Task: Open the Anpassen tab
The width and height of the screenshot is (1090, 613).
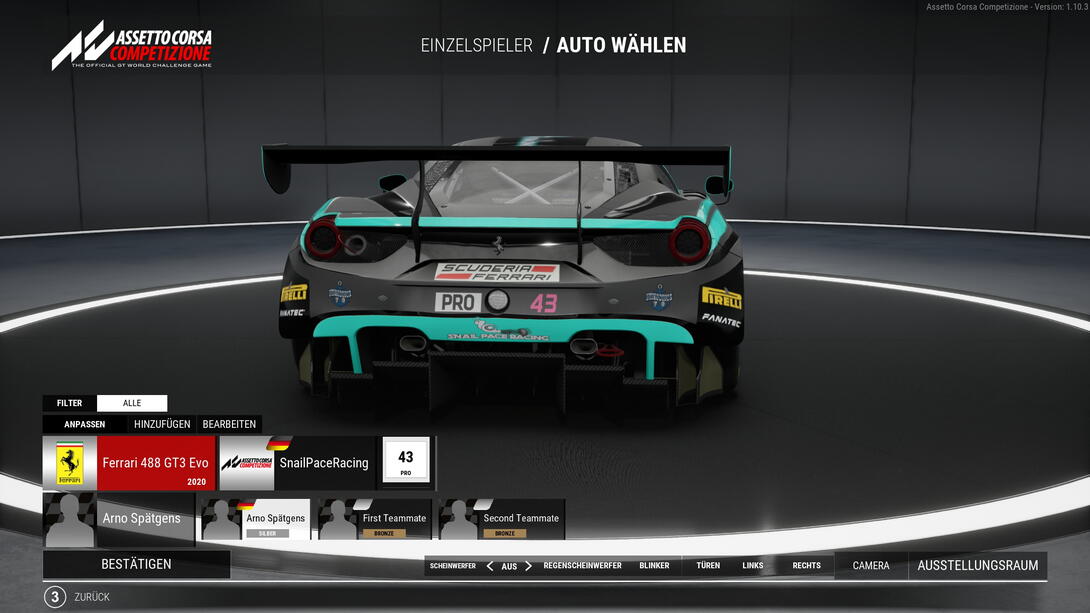Action: 85,424
